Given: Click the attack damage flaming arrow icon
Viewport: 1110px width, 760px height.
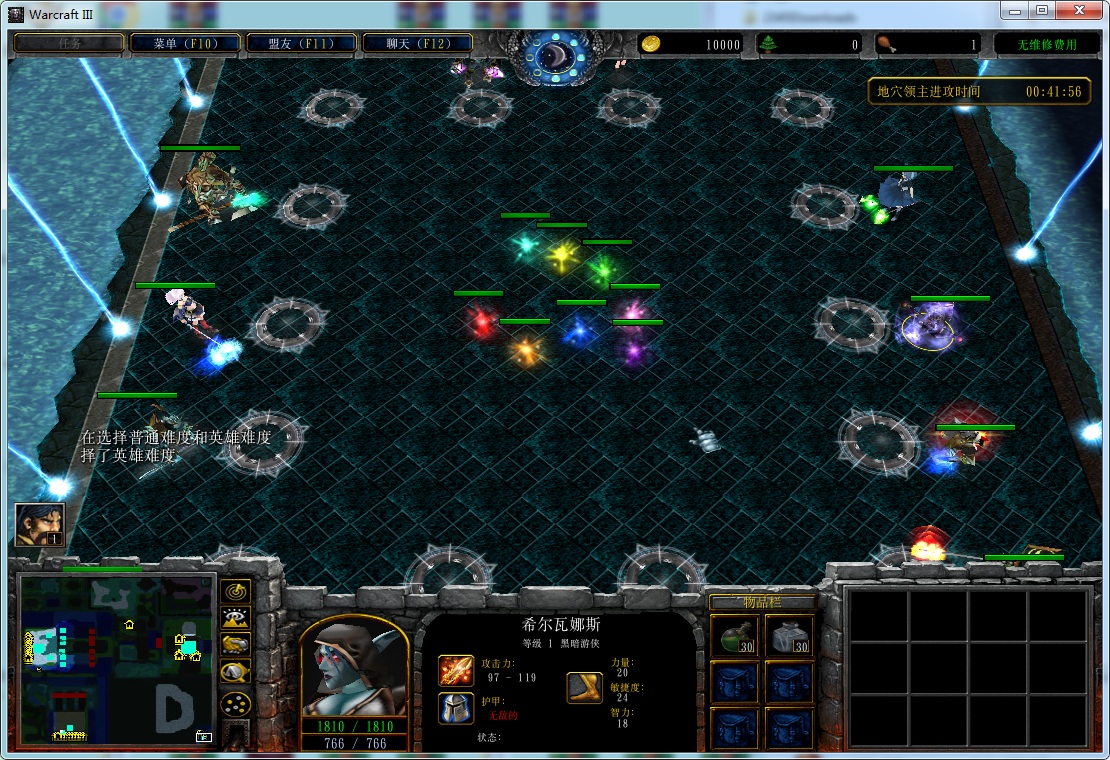Looking at the screenshot, I should 456,670.
